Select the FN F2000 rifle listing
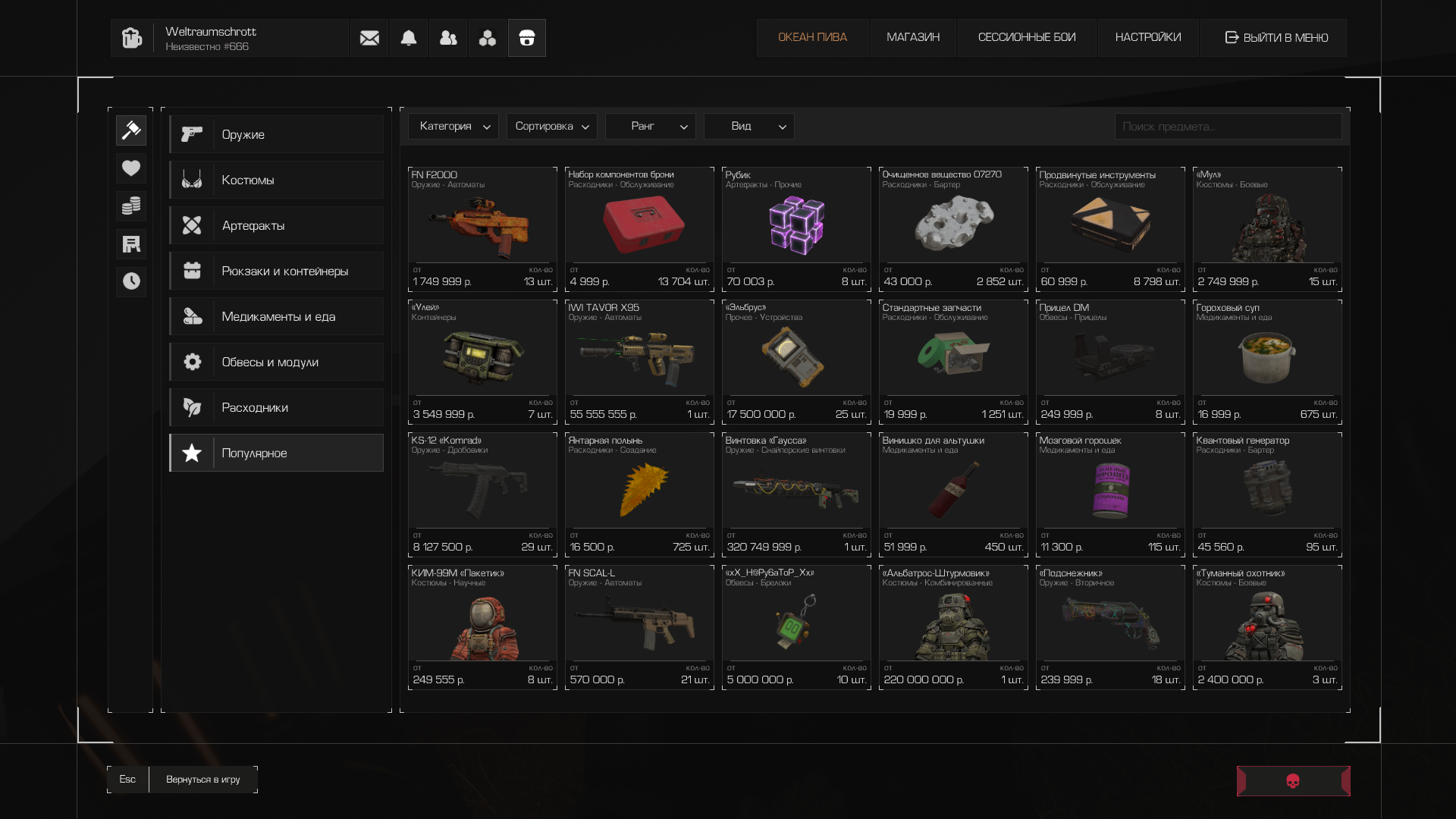This screenshot has width=1456, height=819. pos(482,229)
